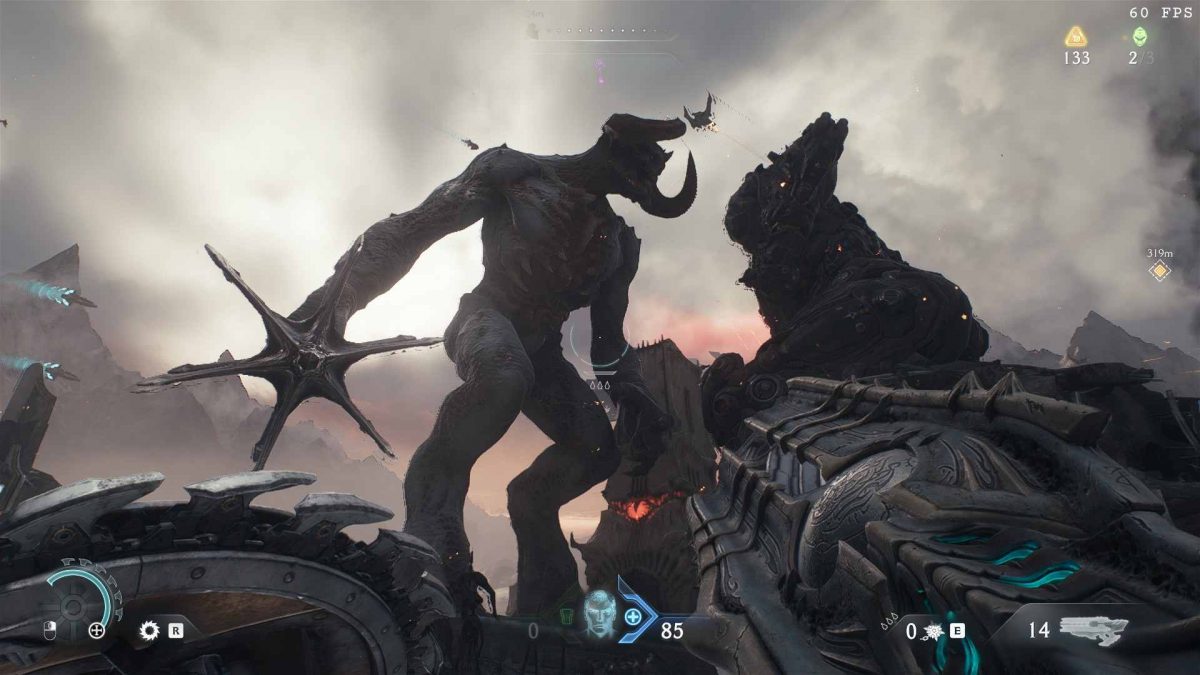Activate the spiked melee attack icon
The image size is (1200, 675).
932,631
